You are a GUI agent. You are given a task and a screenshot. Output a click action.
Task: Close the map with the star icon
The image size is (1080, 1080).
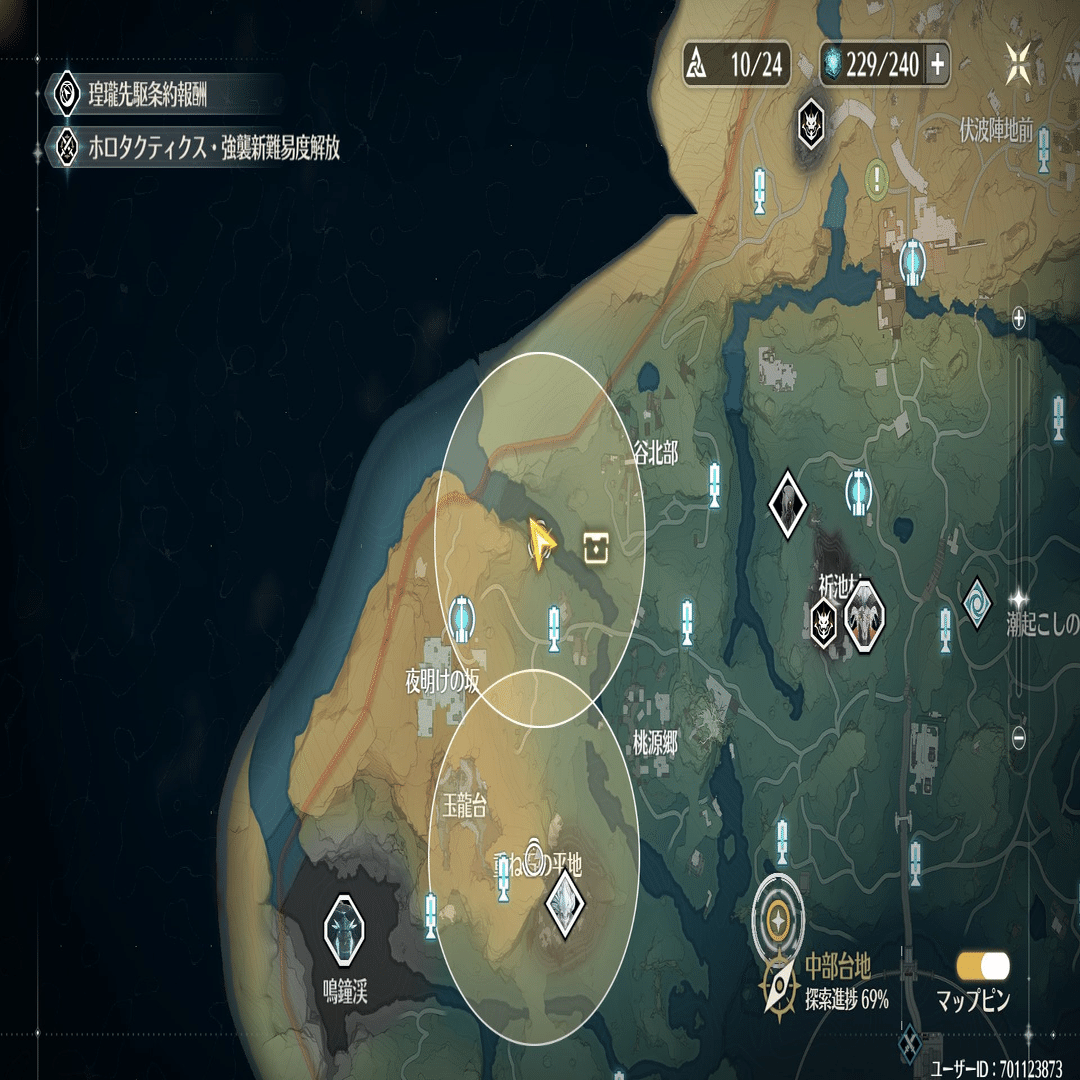(1019, 64)
